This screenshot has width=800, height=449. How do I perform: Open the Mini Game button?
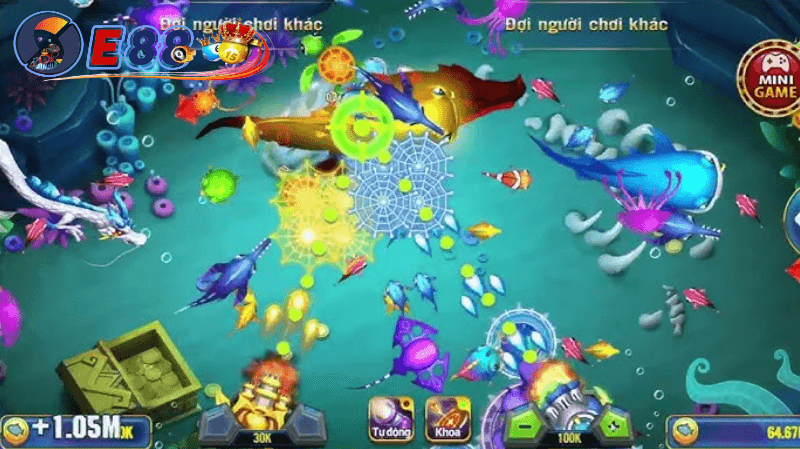tap(767, 83)
